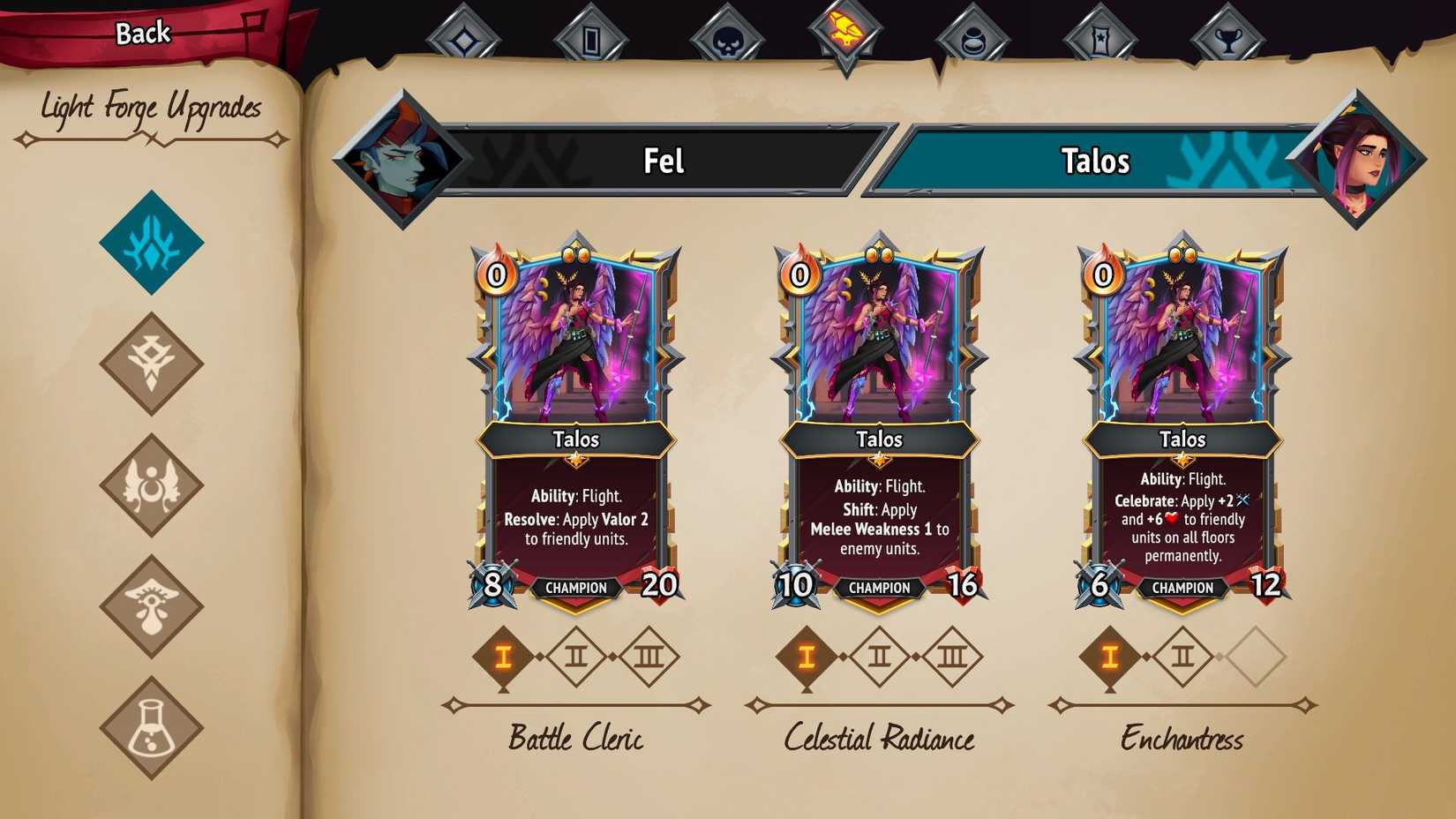Select tier I marker on Celestial Radiance track
This screenshot has height=819, width=1456.
point(807,655)
